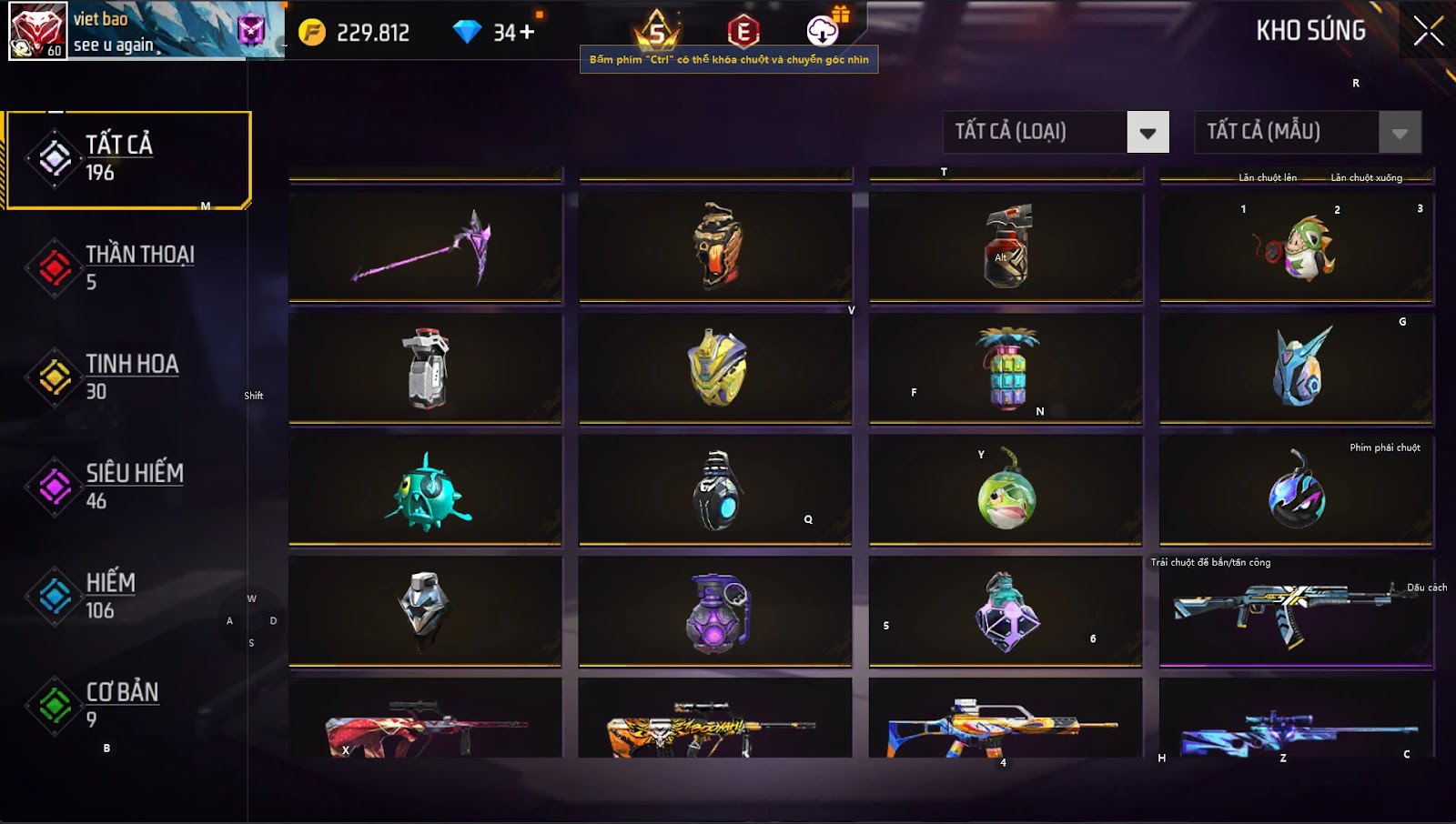
Task: Pick the green parrot grenade skin
Action: (x=1297, y=246)
